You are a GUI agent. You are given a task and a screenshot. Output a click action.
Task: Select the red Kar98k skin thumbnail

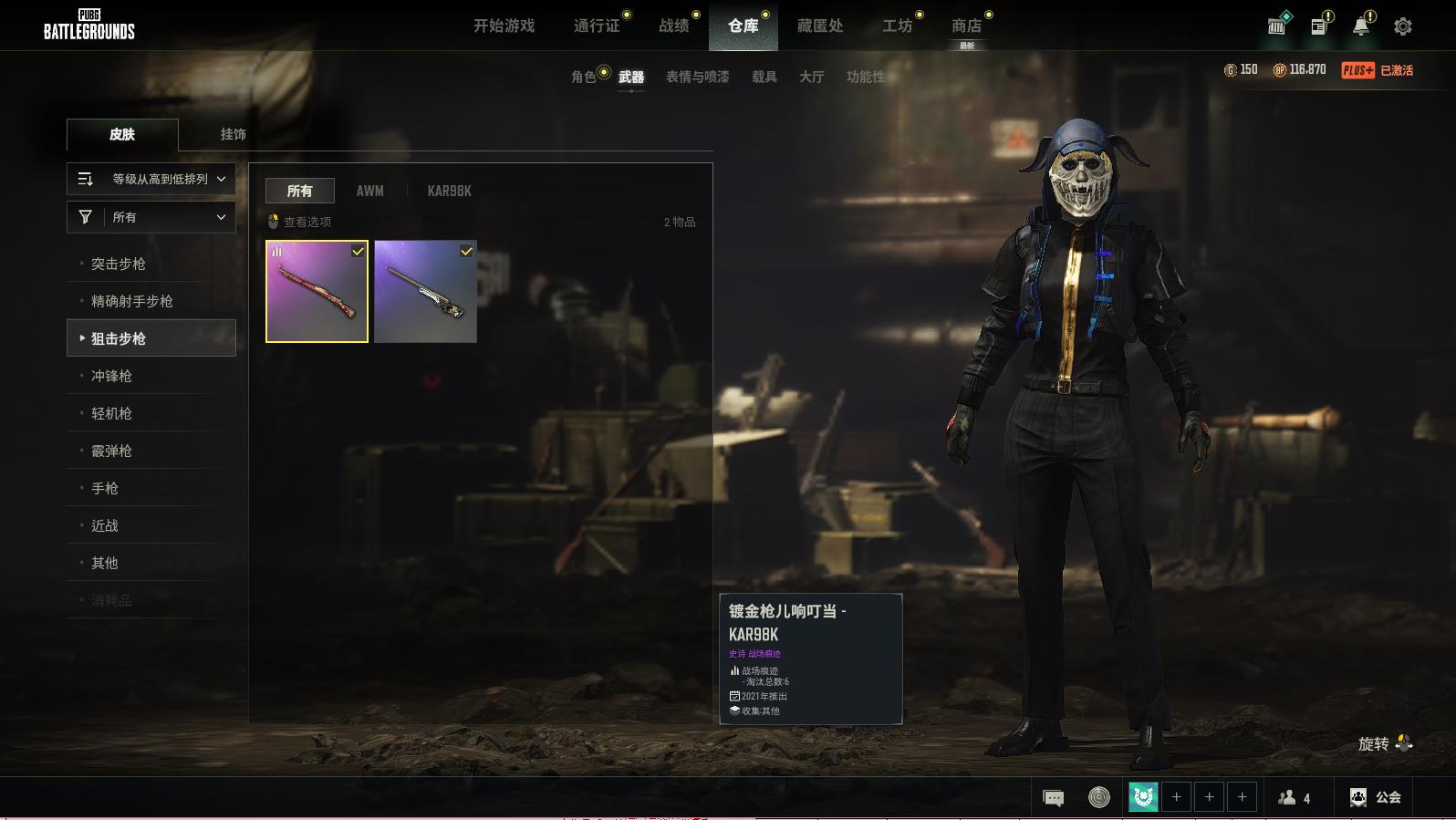[317, 292]
